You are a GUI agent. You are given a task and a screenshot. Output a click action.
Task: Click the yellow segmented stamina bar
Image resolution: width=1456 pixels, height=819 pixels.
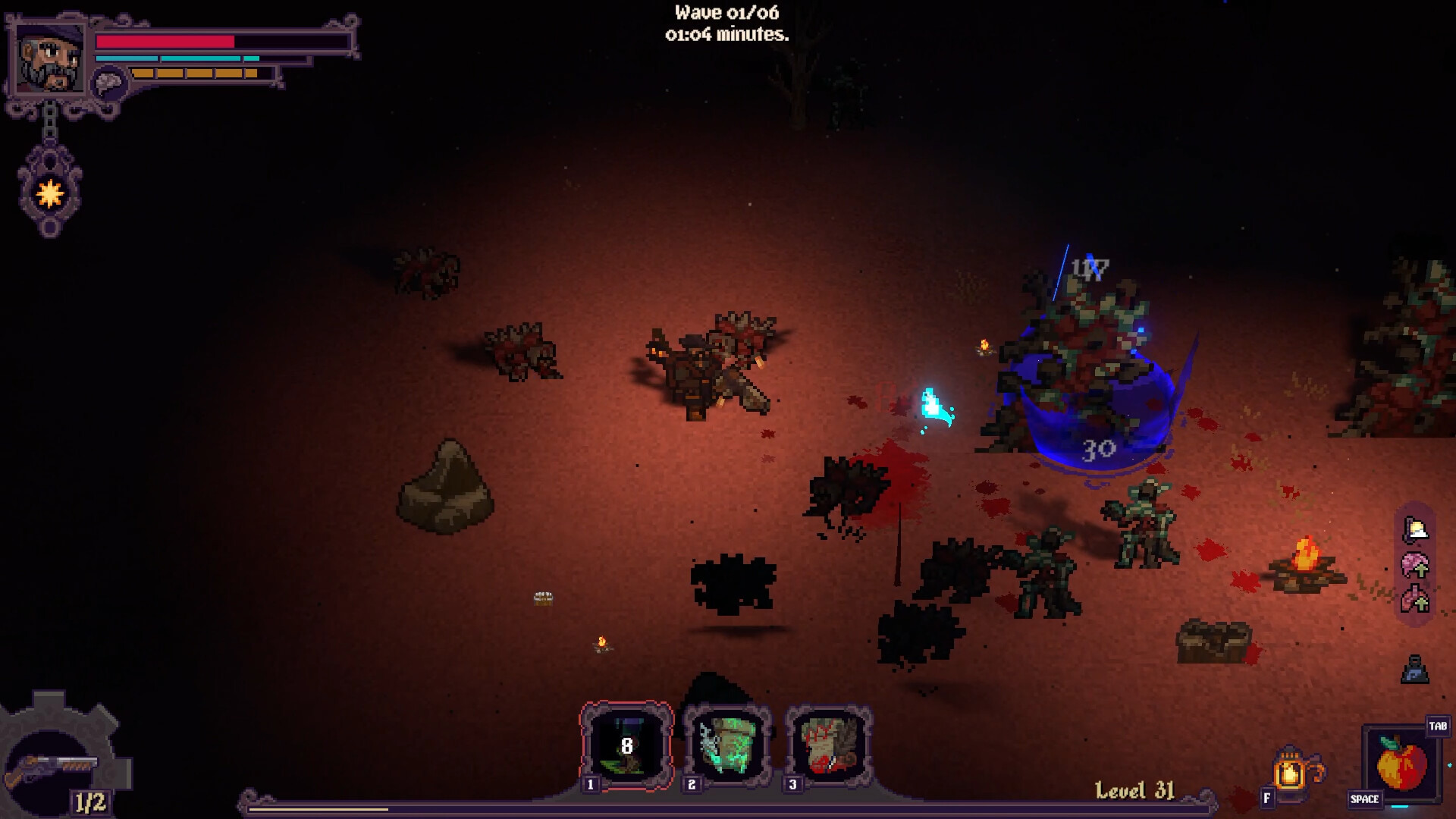(x=193, y=74)
